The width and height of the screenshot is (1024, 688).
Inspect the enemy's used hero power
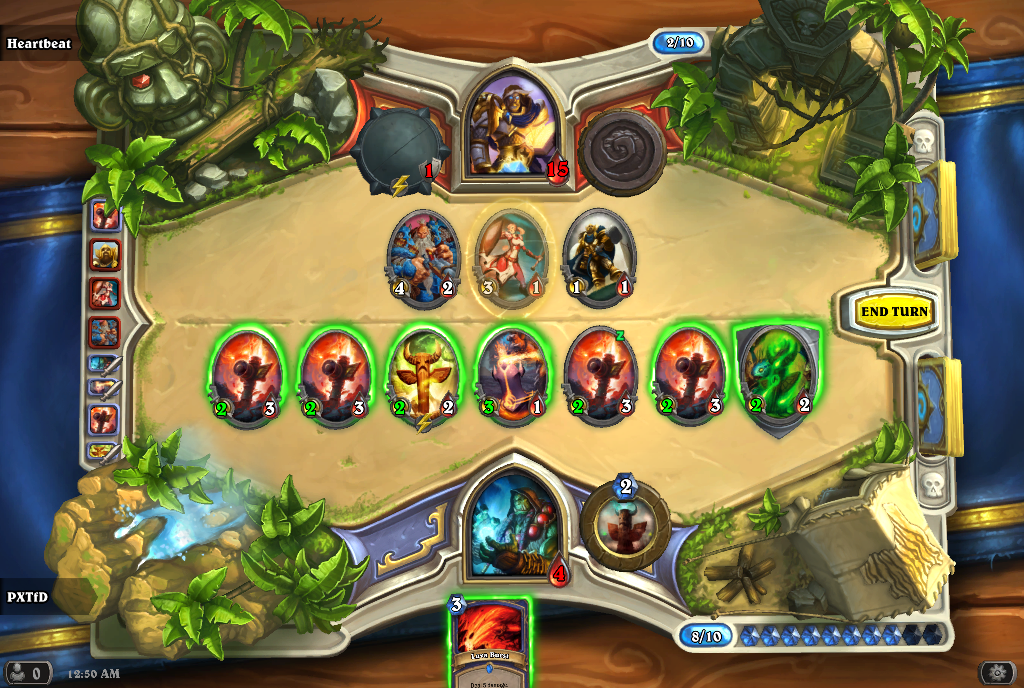click(x=622, y=150)
